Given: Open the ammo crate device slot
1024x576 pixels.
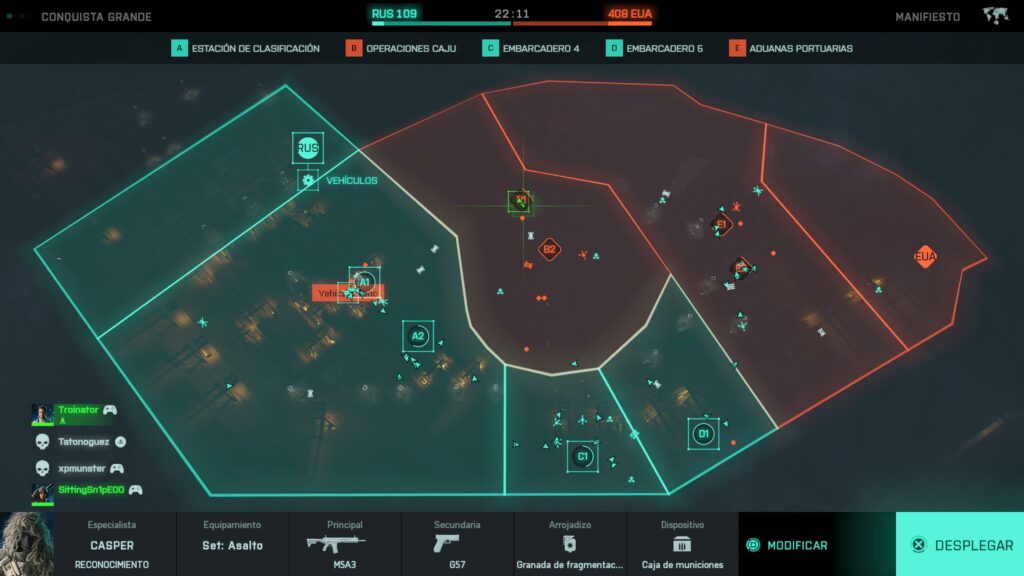Looking at the screenshot, I should [682, 545].
